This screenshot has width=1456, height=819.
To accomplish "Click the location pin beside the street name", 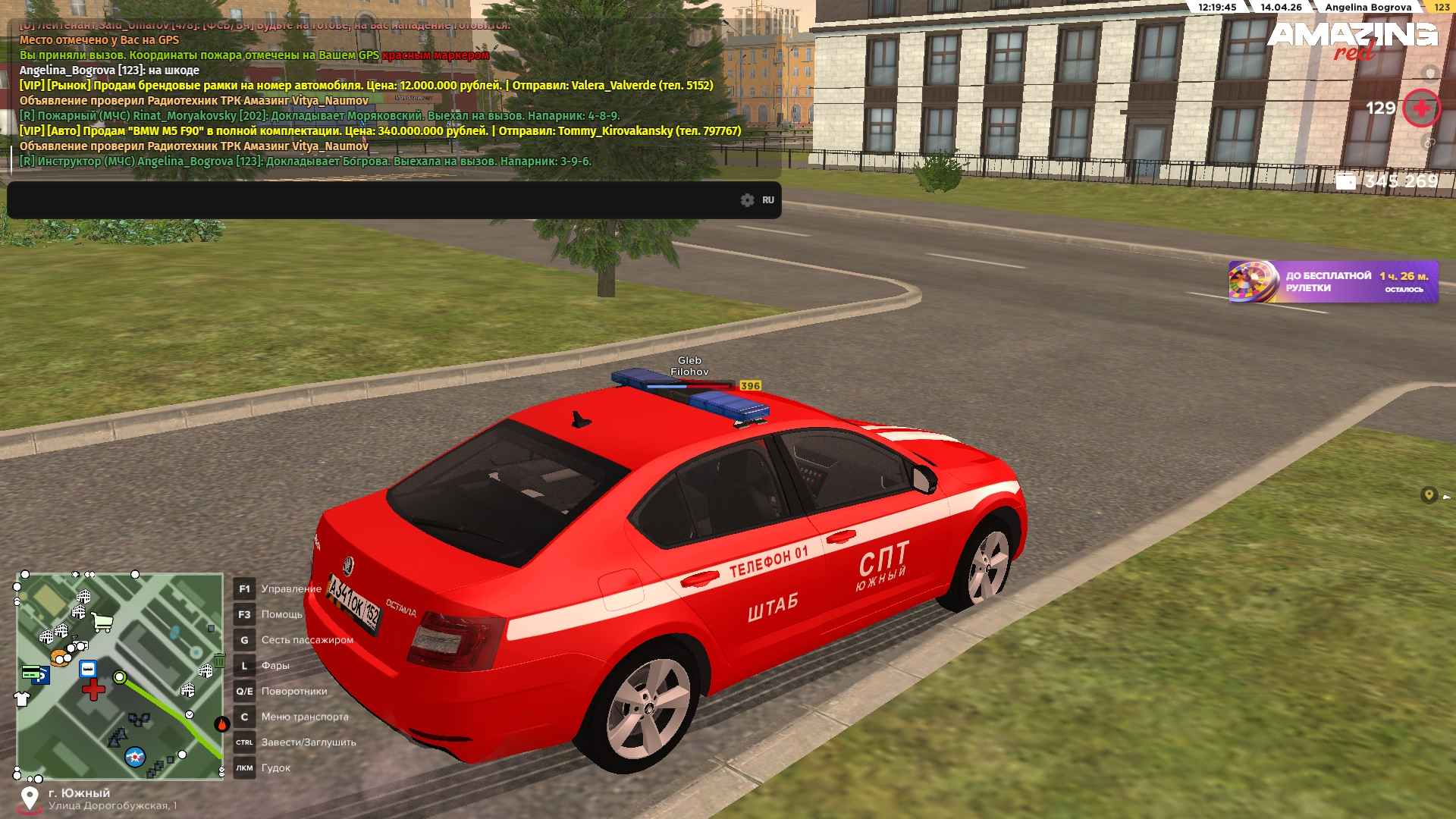I will 30,798.
